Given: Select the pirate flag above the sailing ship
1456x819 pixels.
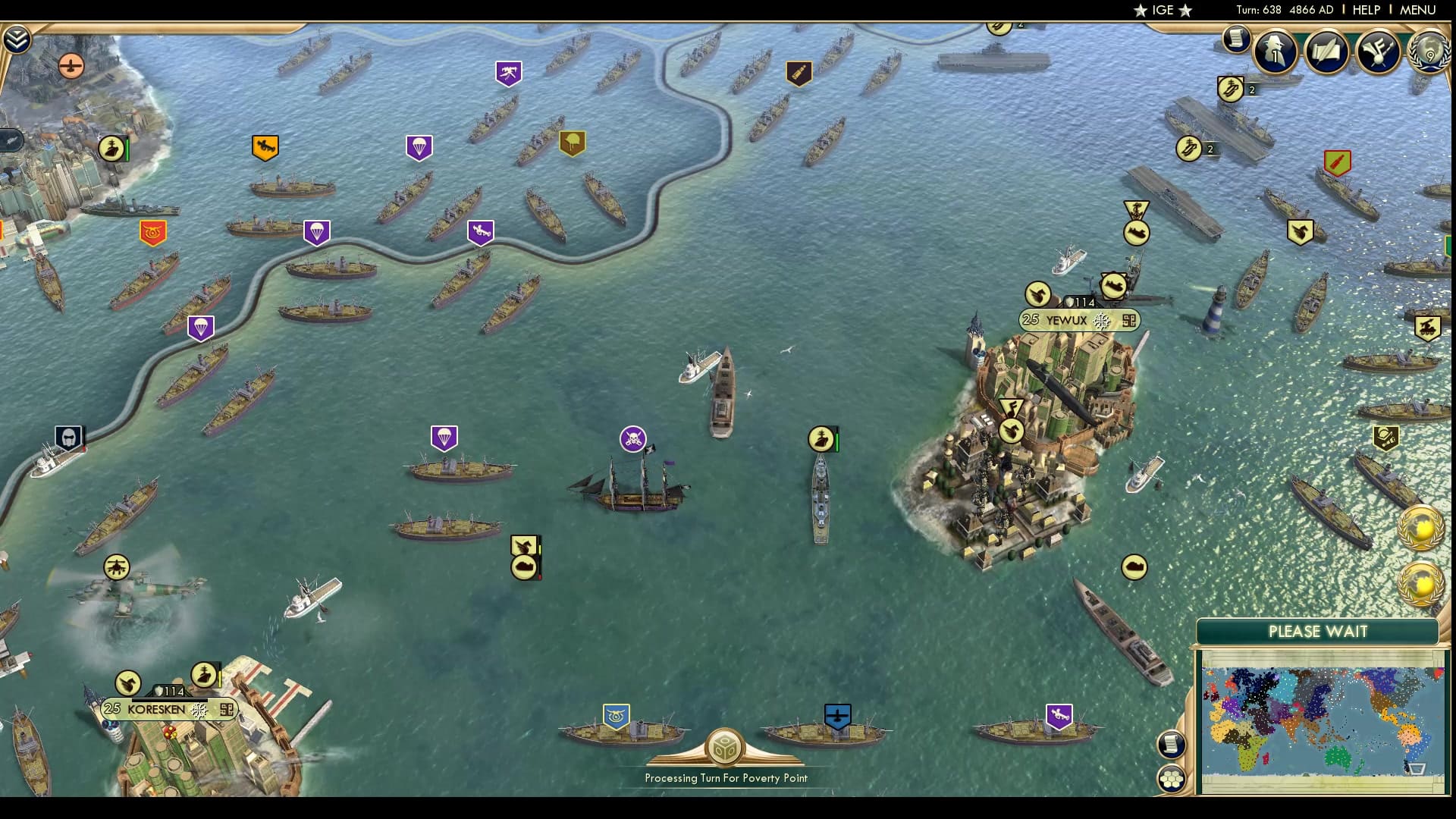Looking at the screenshot, I should (x=631, y=438).
